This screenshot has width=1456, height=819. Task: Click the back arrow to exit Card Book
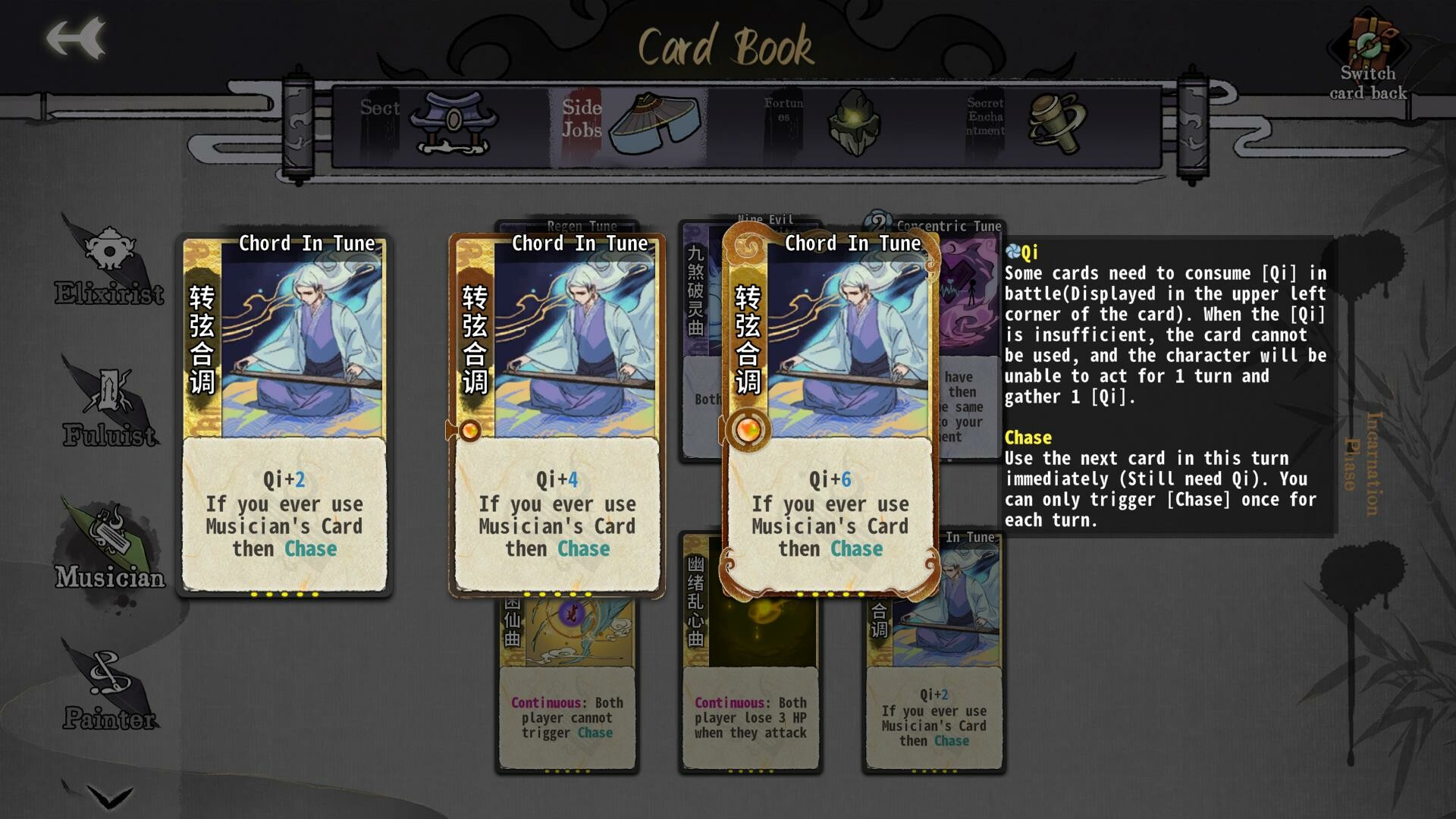pos(74,38)
